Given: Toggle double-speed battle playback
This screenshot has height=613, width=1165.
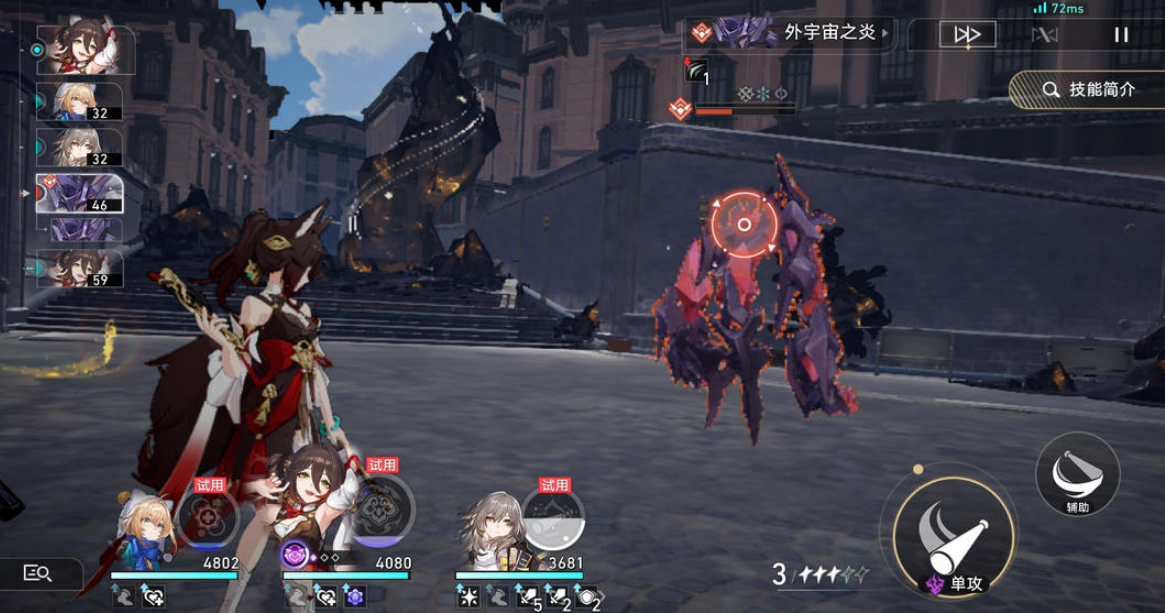Looking at the screenshot, I should (967, 35).
